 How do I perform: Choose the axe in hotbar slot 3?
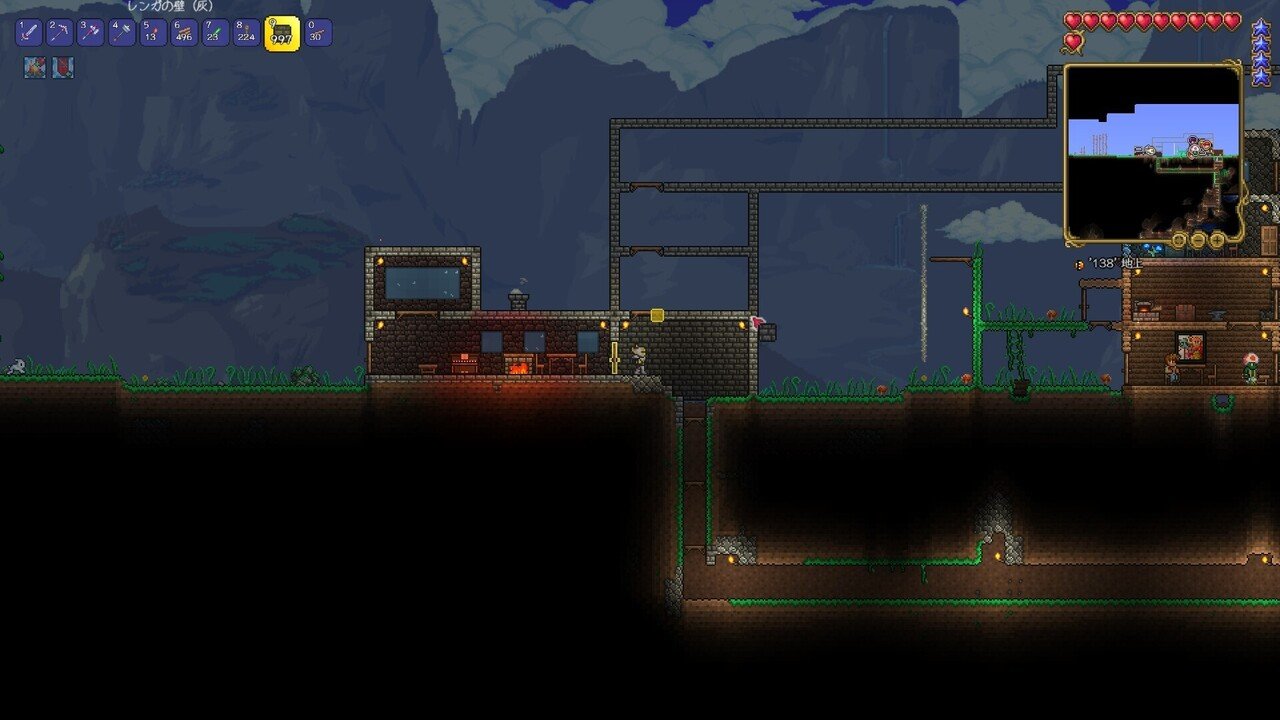pyautogui.click(x=90, y=33)
